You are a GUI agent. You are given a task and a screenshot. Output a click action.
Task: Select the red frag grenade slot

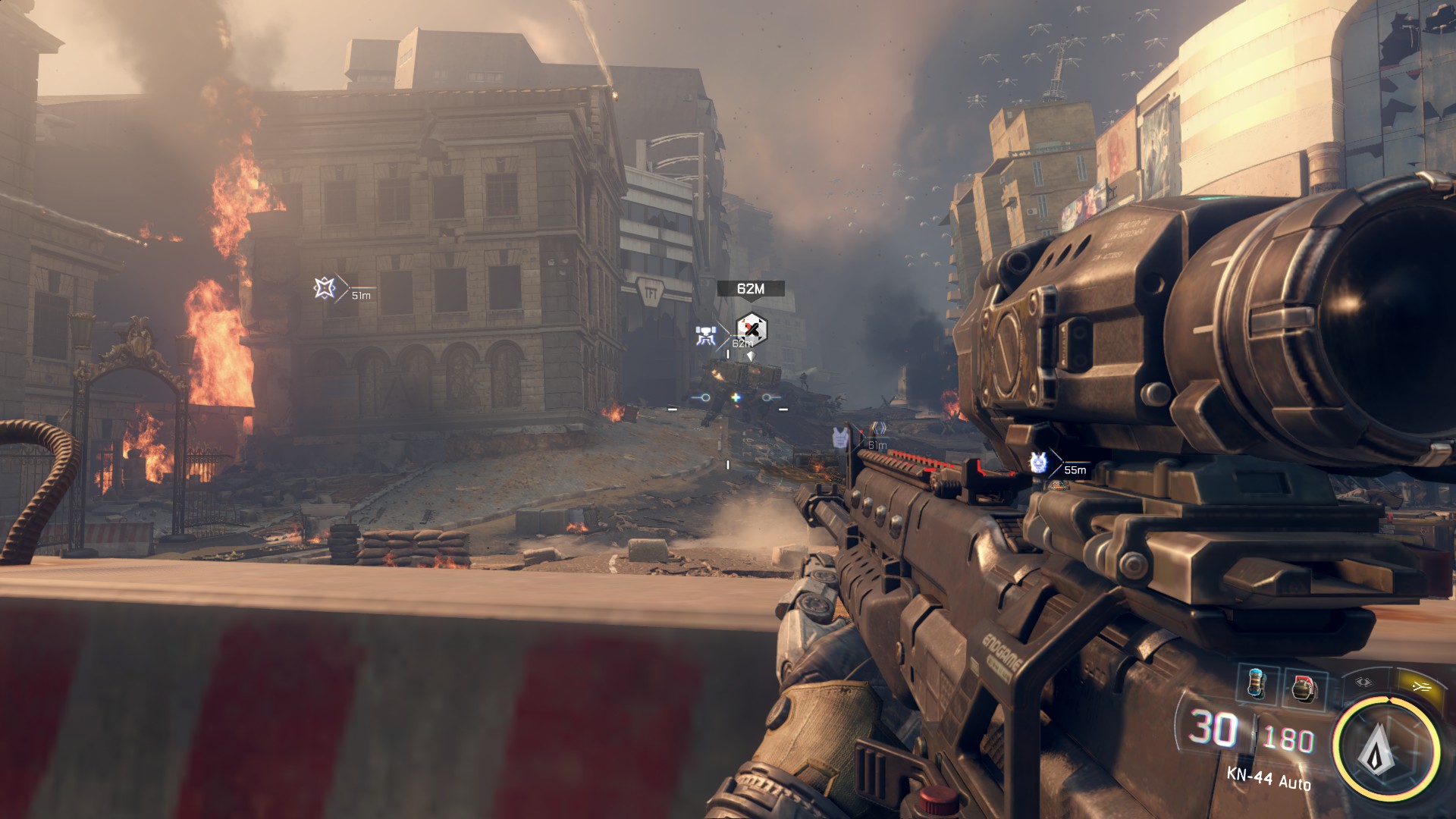1304,689
